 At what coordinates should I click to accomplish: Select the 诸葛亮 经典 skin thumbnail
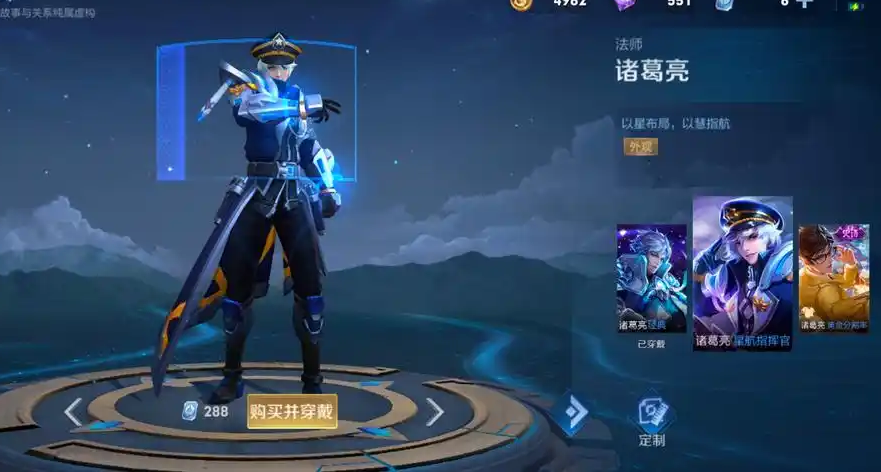pos(652,278)
